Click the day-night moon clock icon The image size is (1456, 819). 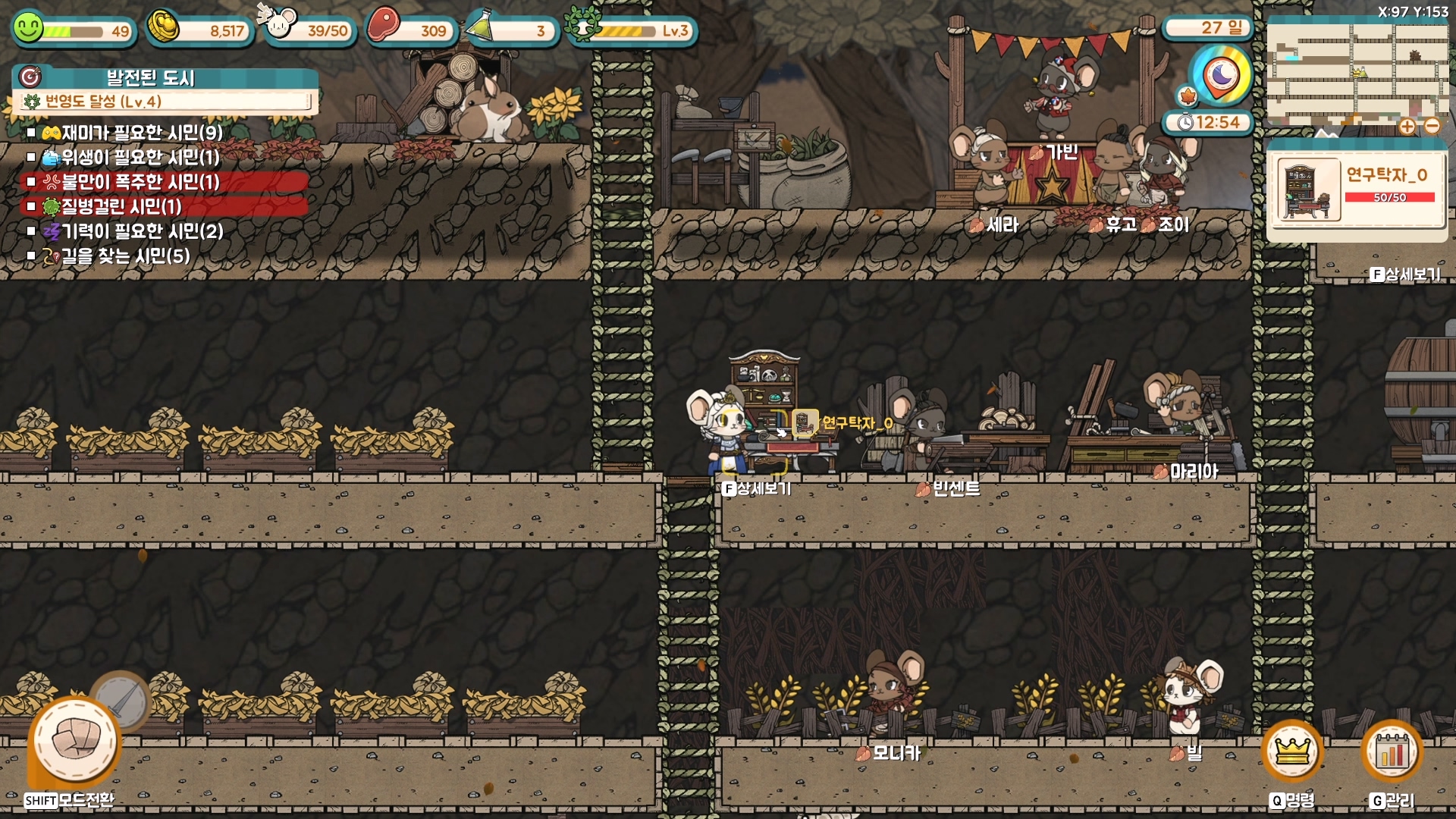1220,75
